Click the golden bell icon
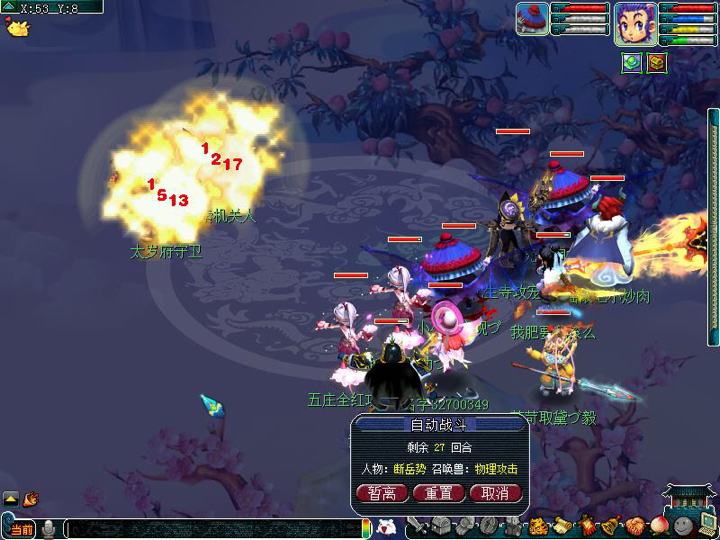 click(x=609, y=527)
